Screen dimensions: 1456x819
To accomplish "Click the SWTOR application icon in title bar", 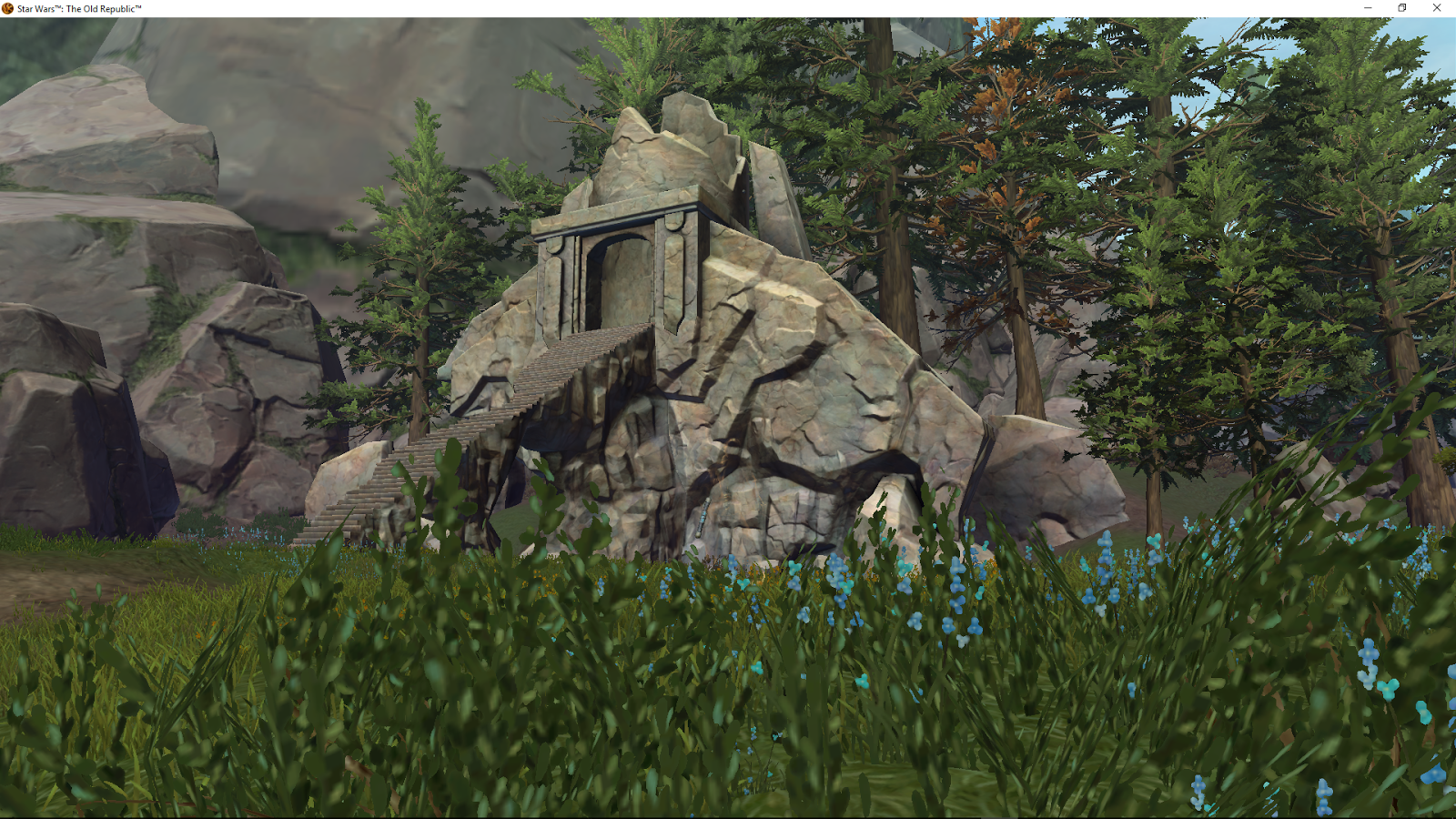I will tap(7, 8).
